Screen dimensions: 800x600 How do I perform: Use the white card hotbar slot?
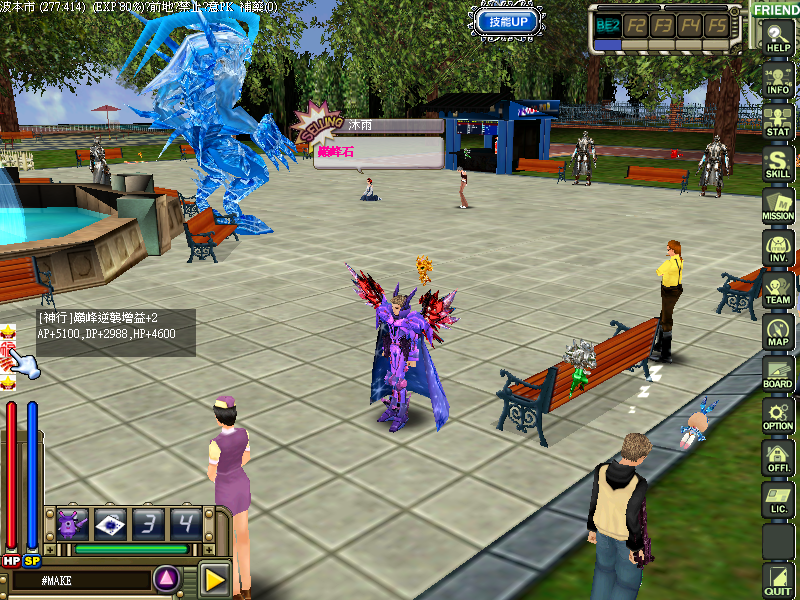click(109, 523)
